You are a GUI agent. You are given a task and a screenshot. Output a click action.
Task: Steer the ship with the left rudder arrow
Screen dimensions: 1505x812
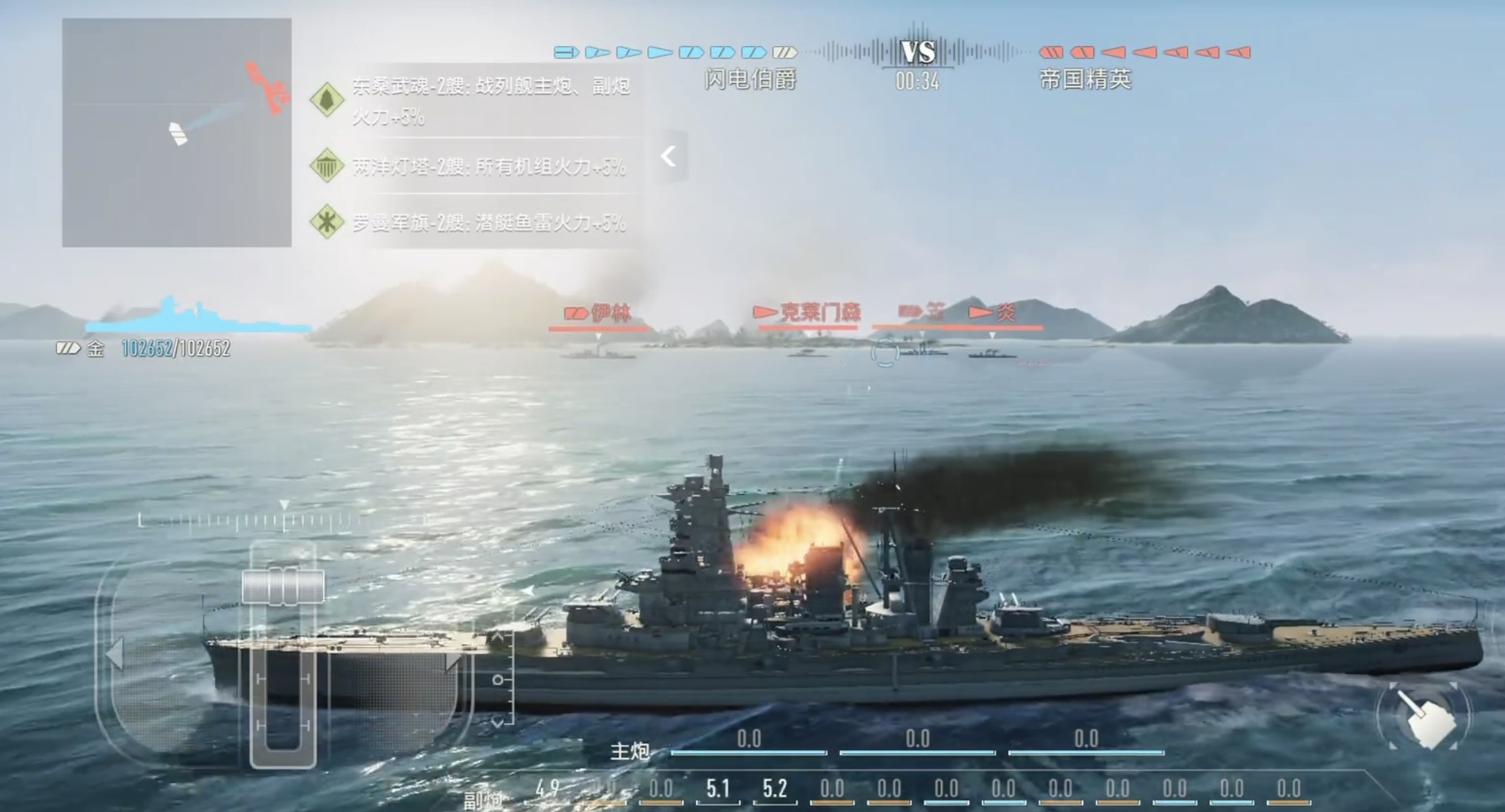[x=115, y=654]
